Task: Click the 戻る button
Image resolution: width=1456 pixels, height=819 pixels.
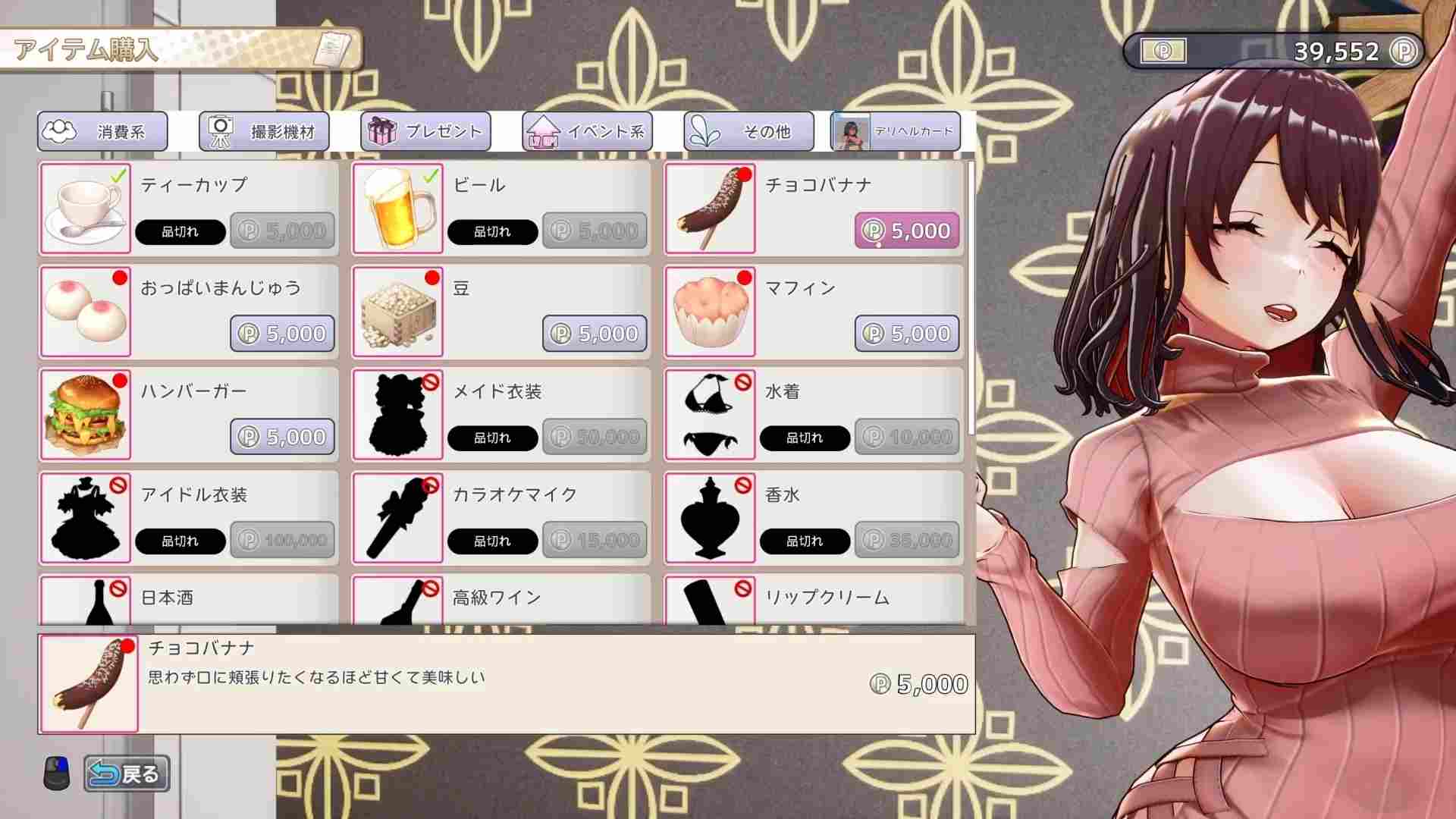Action: point(127,773)
